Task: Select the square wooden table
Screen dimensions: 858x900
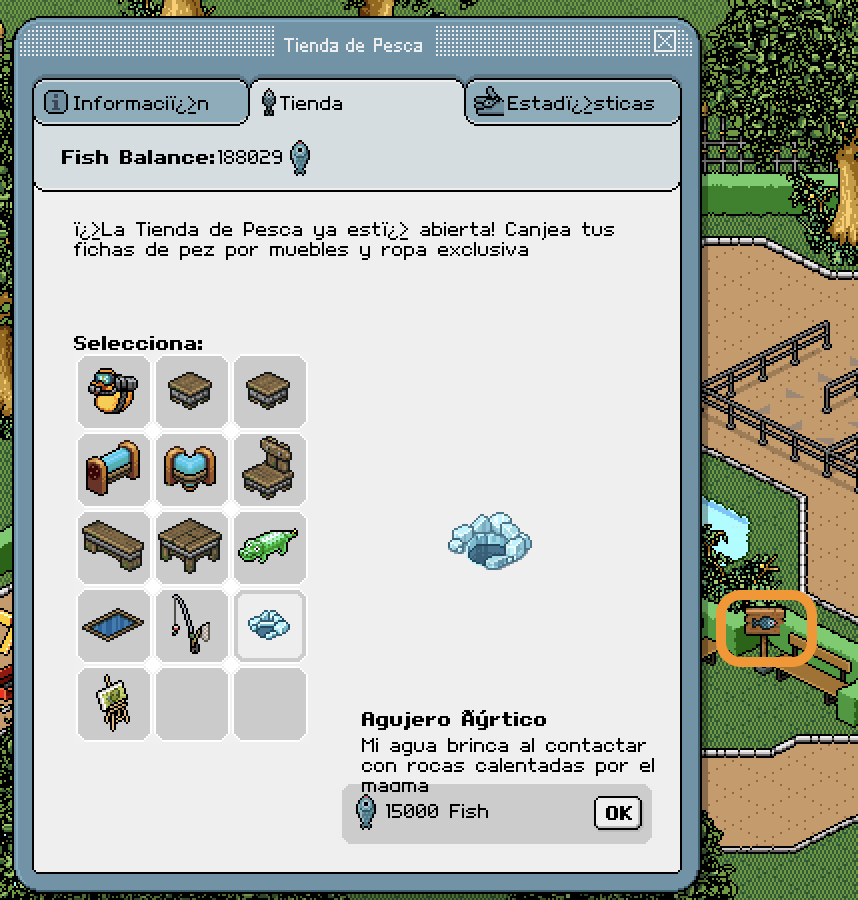Action: tap(191, 547)
